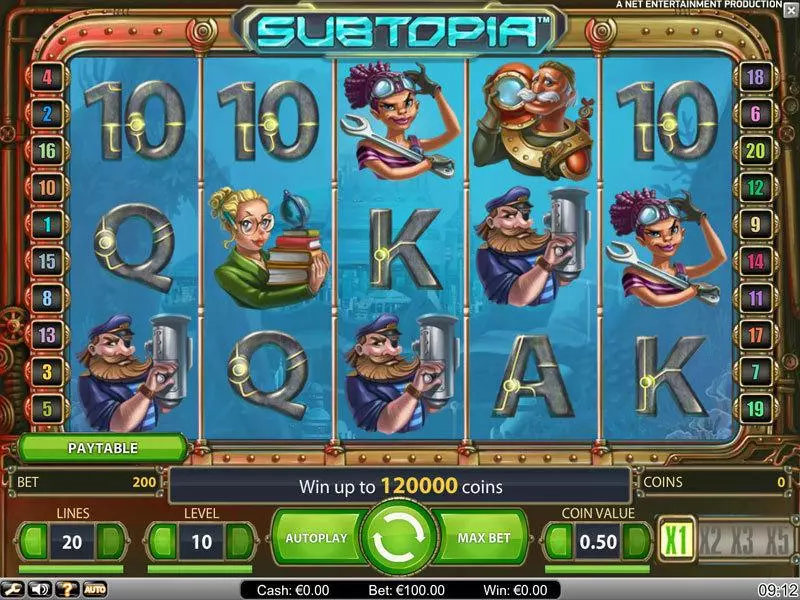Start Autoplay
Screen dimensions: 800x600
[x=316, y=538]
